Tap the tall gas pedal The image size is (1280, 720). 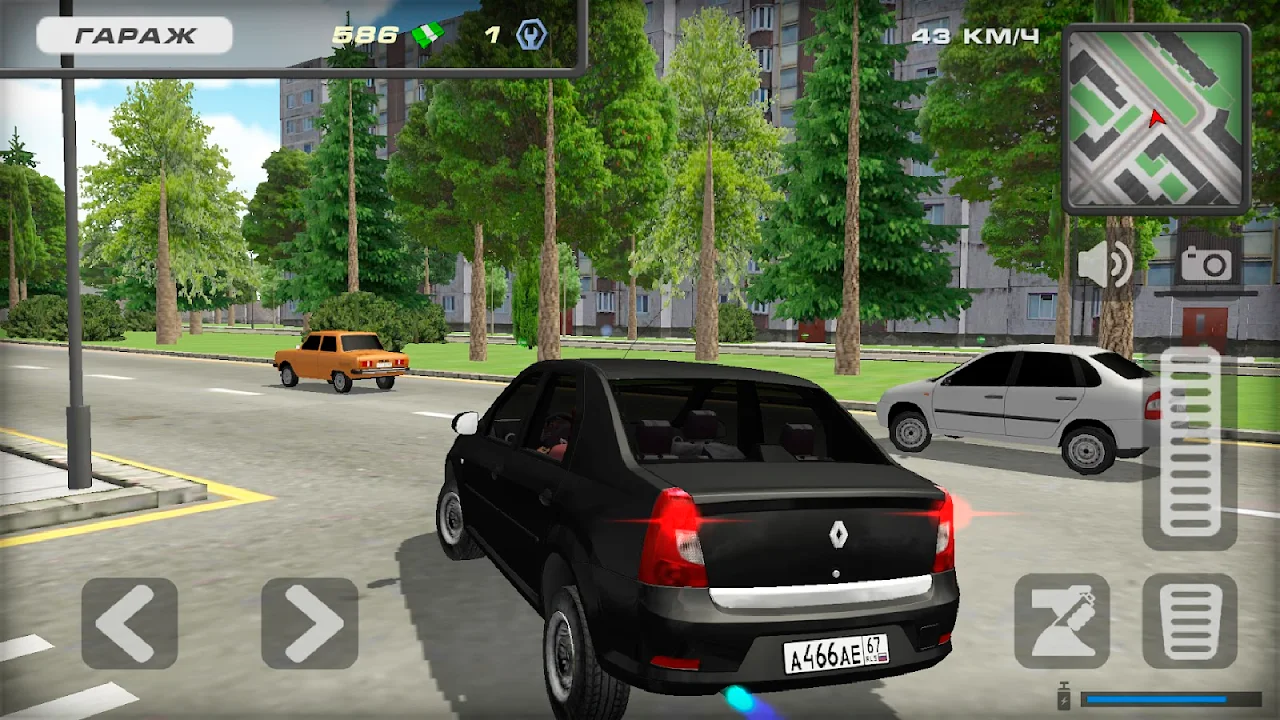coord(1190,448)
